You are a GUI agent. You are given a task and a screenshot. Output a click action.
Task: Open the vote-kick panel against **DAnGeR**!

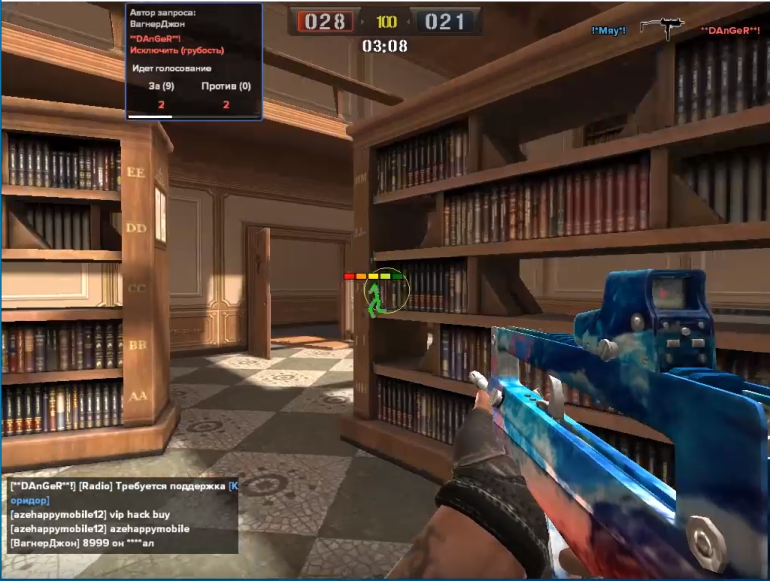194,60
